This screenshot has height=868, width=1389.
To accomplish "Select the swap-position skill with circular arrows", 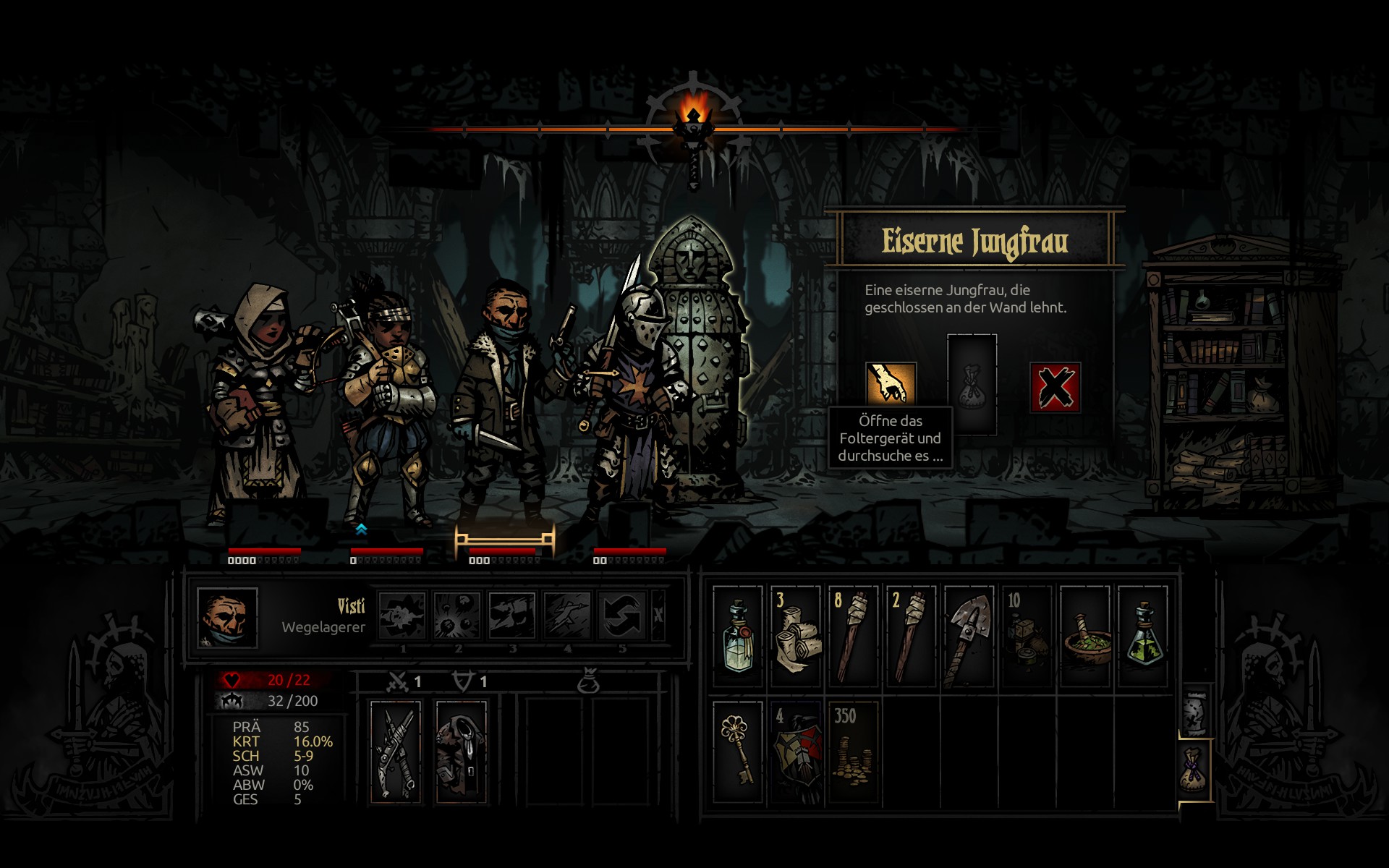I will pyautogui.click(x=621, y=616).
